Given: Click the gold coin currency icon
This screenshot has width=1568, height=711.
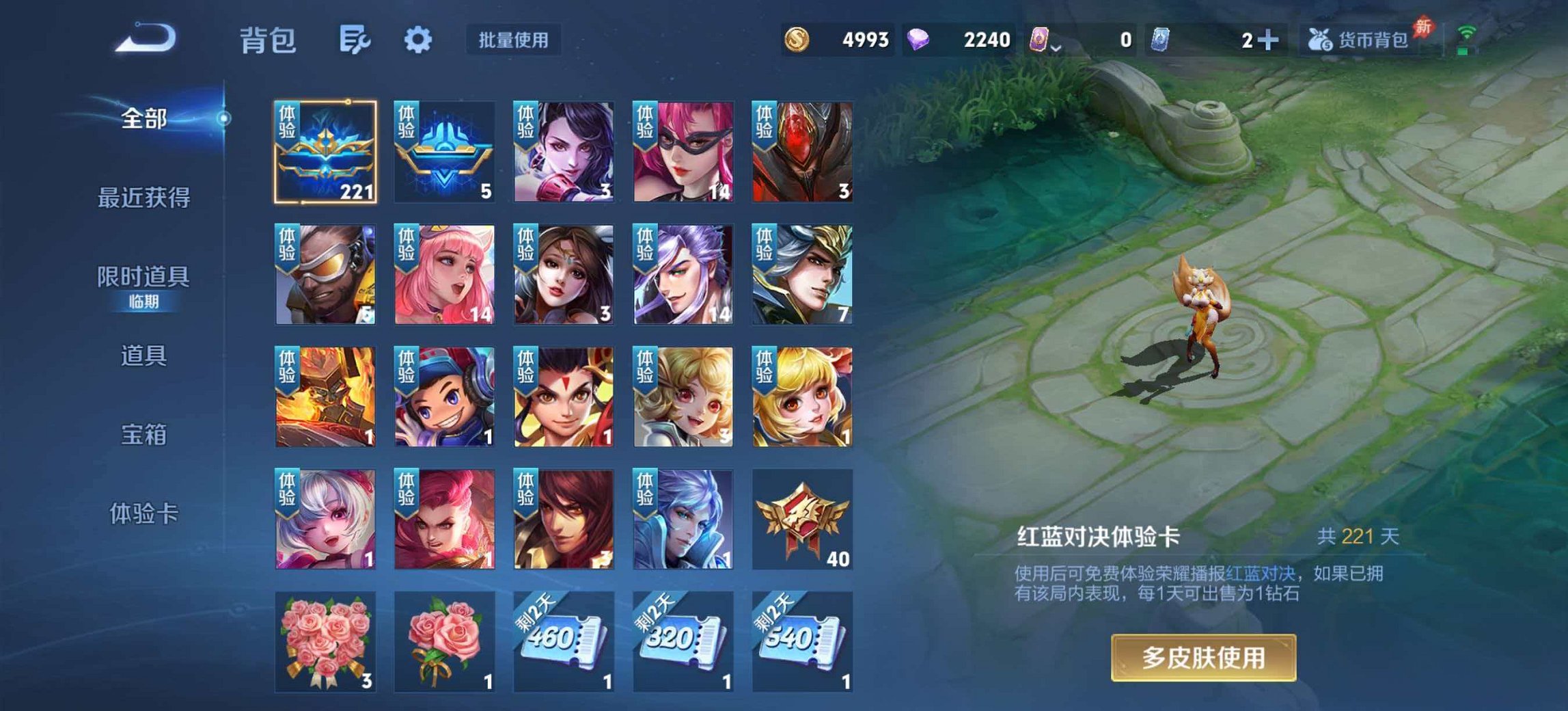Looking at the screenshot, I should tap(798, 40).
